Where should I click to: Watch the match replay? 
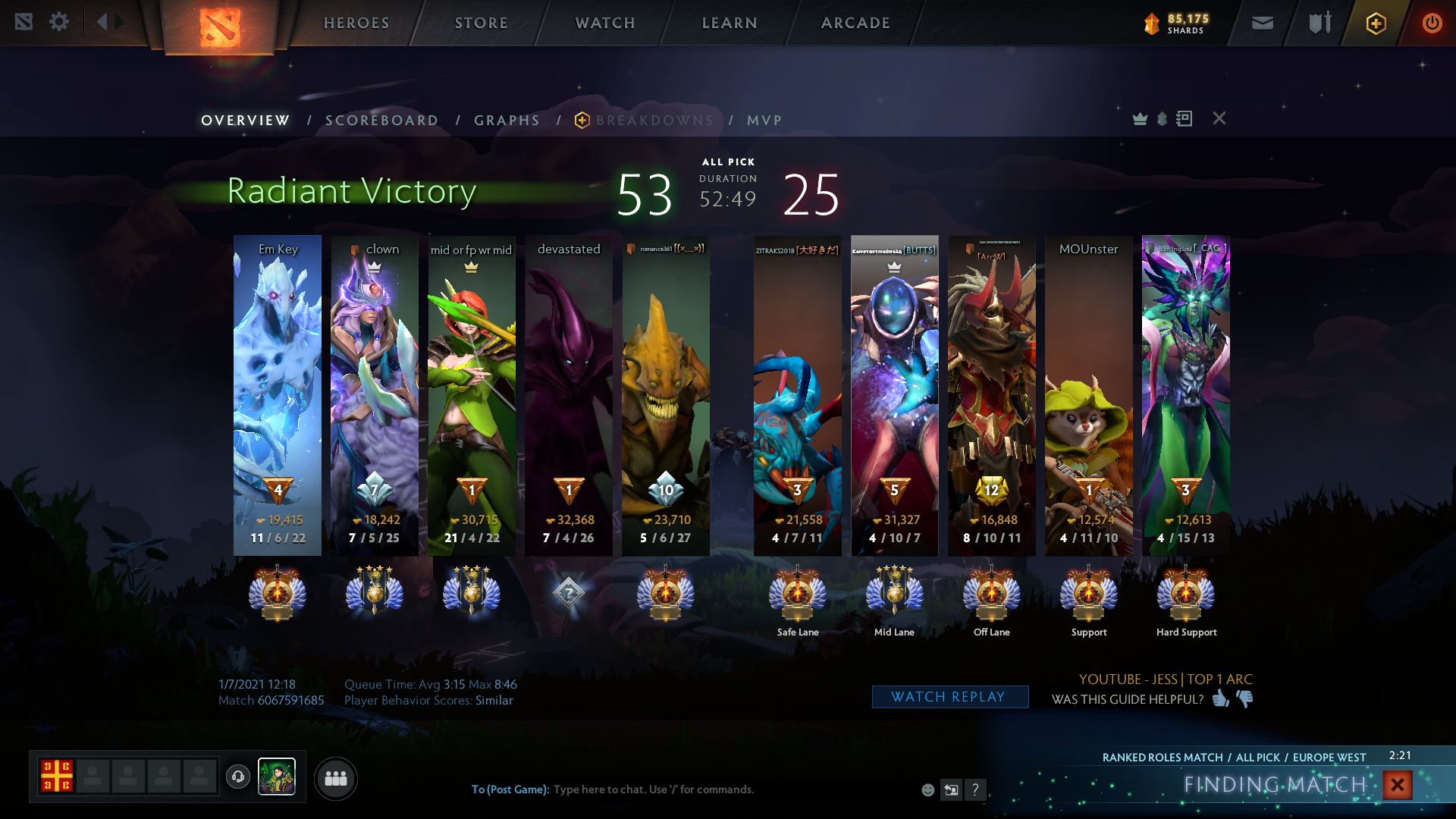coord(949,697)
